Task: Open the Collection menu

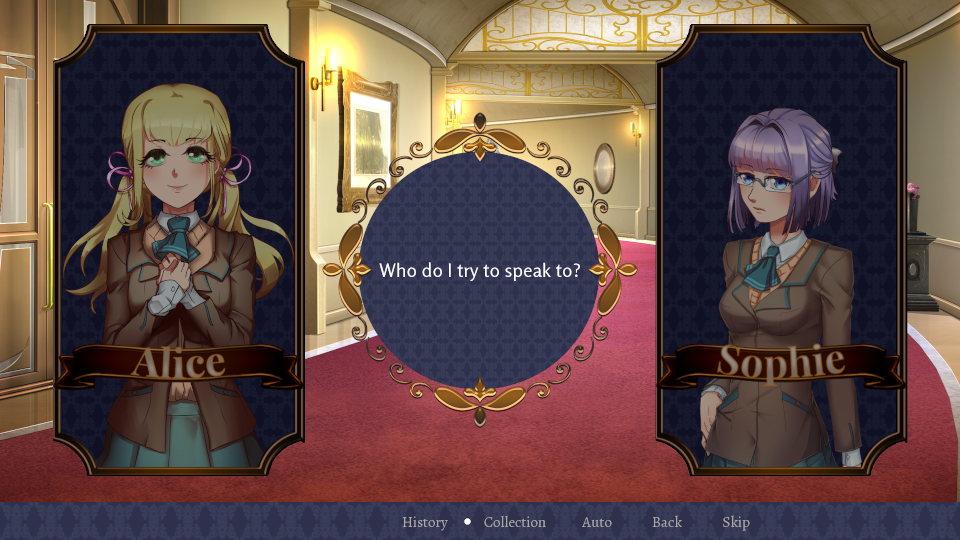Action: (515, 522)
